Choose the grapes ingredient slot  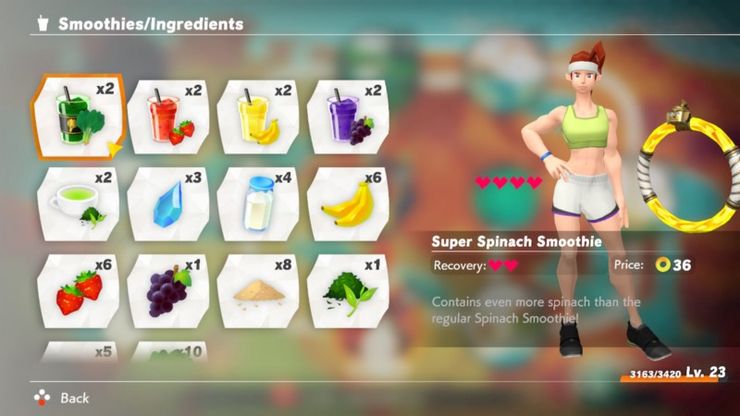[167, 290]
